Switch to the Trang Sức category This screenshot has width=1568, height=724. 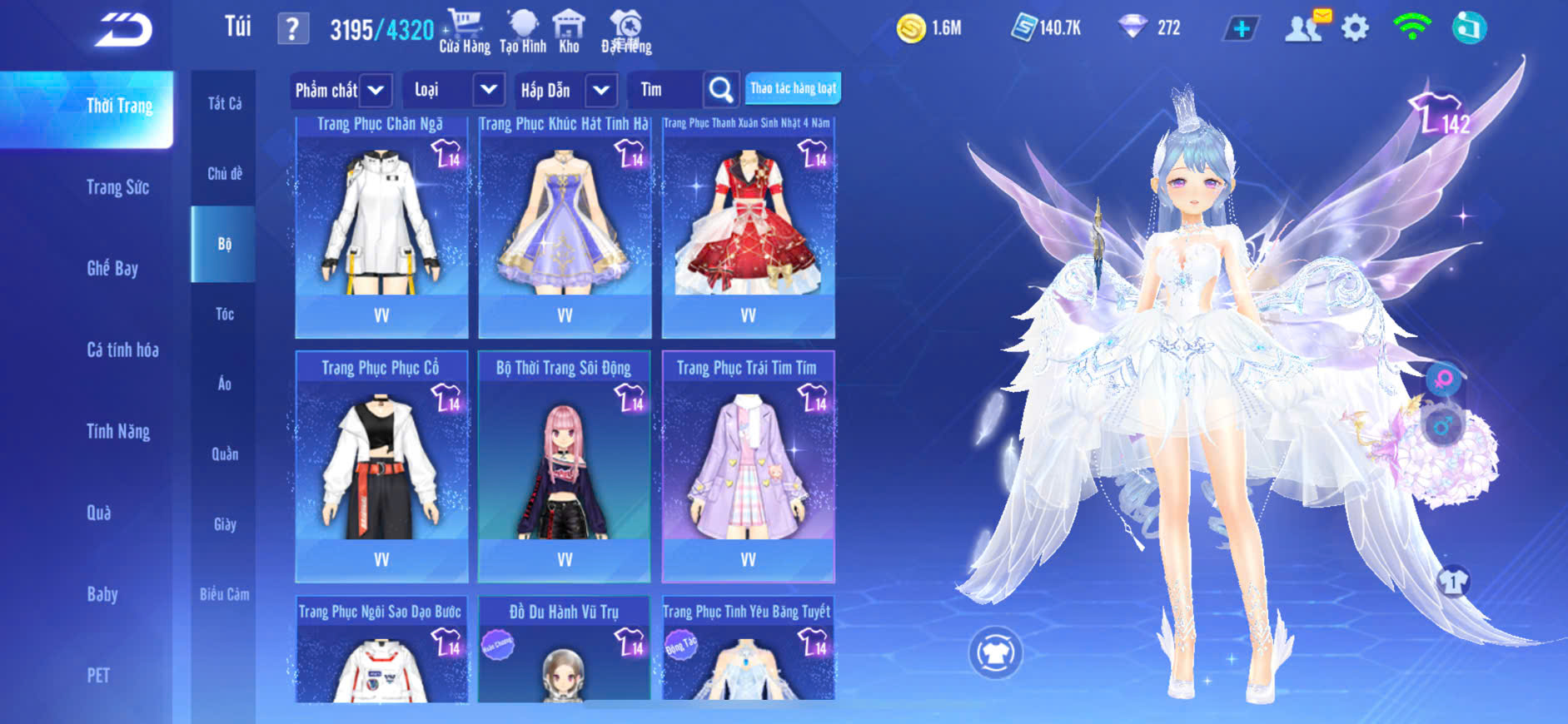[x=117, y=187]
